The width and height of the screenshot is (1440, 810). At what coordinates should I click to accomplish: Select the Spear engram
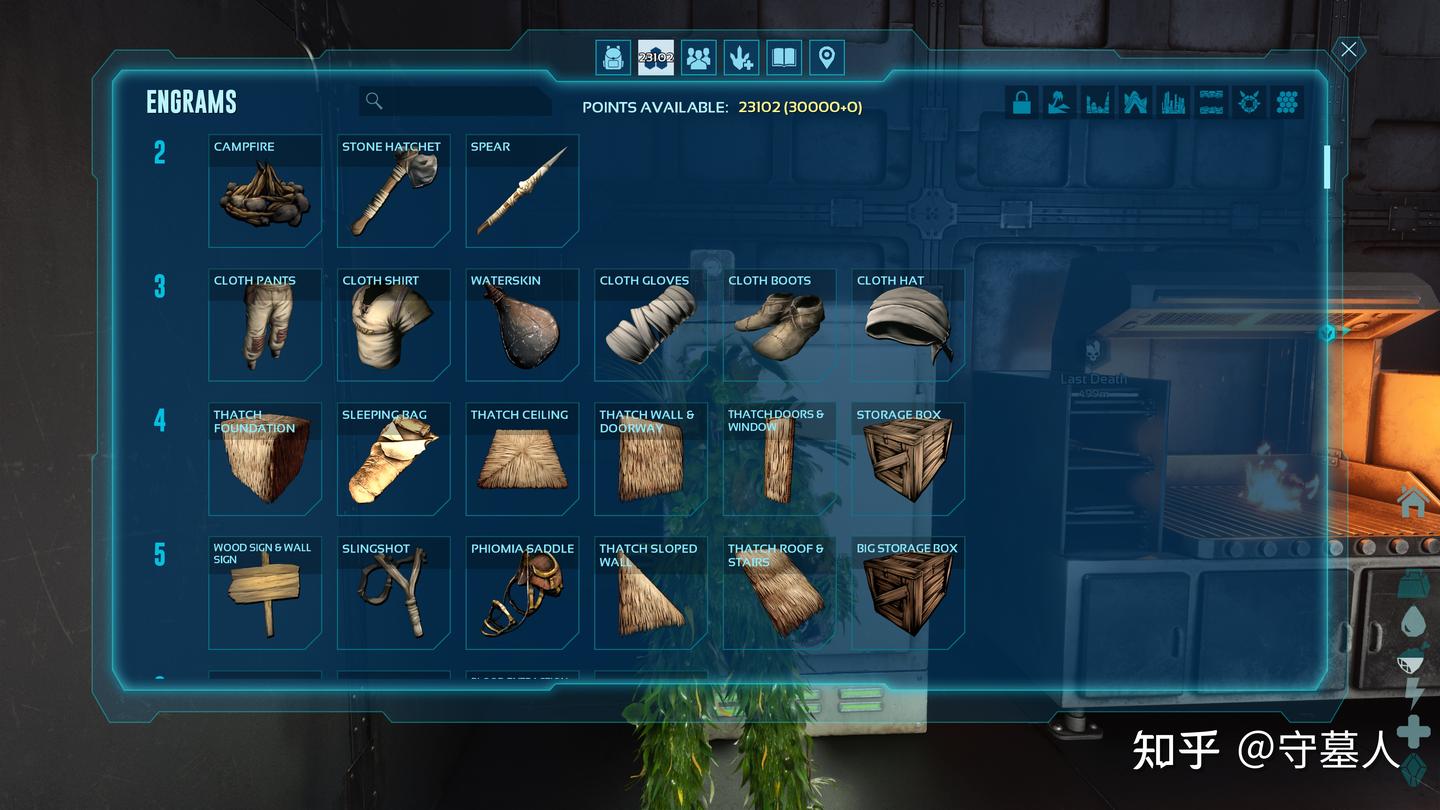pyautogui.click(x=522, y=191)
